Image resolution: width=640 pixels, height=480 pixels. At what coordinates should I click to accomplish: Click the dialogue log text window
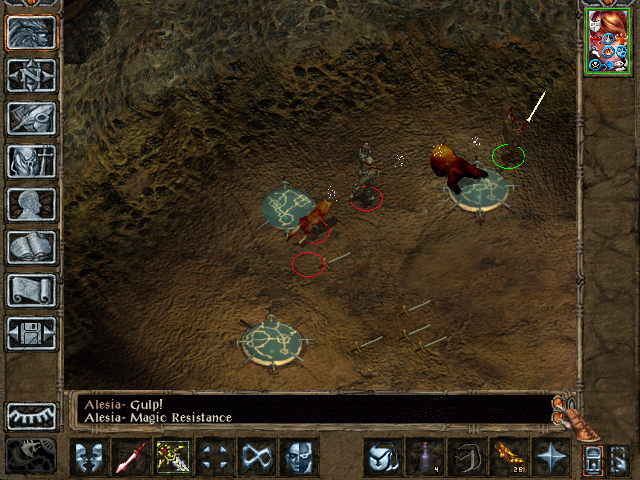(310, 411)
